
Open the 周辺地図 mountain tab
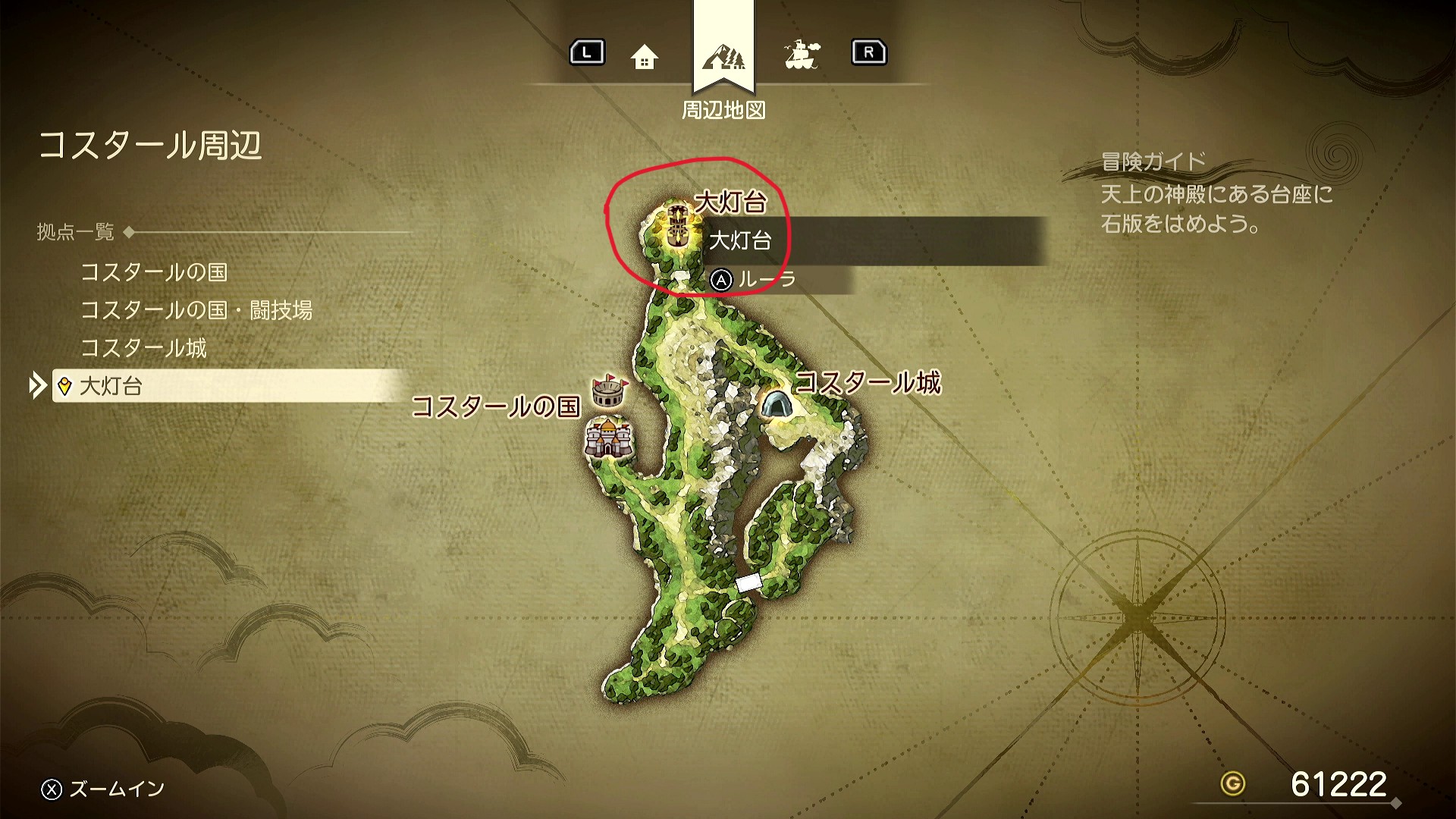point(723,56)
